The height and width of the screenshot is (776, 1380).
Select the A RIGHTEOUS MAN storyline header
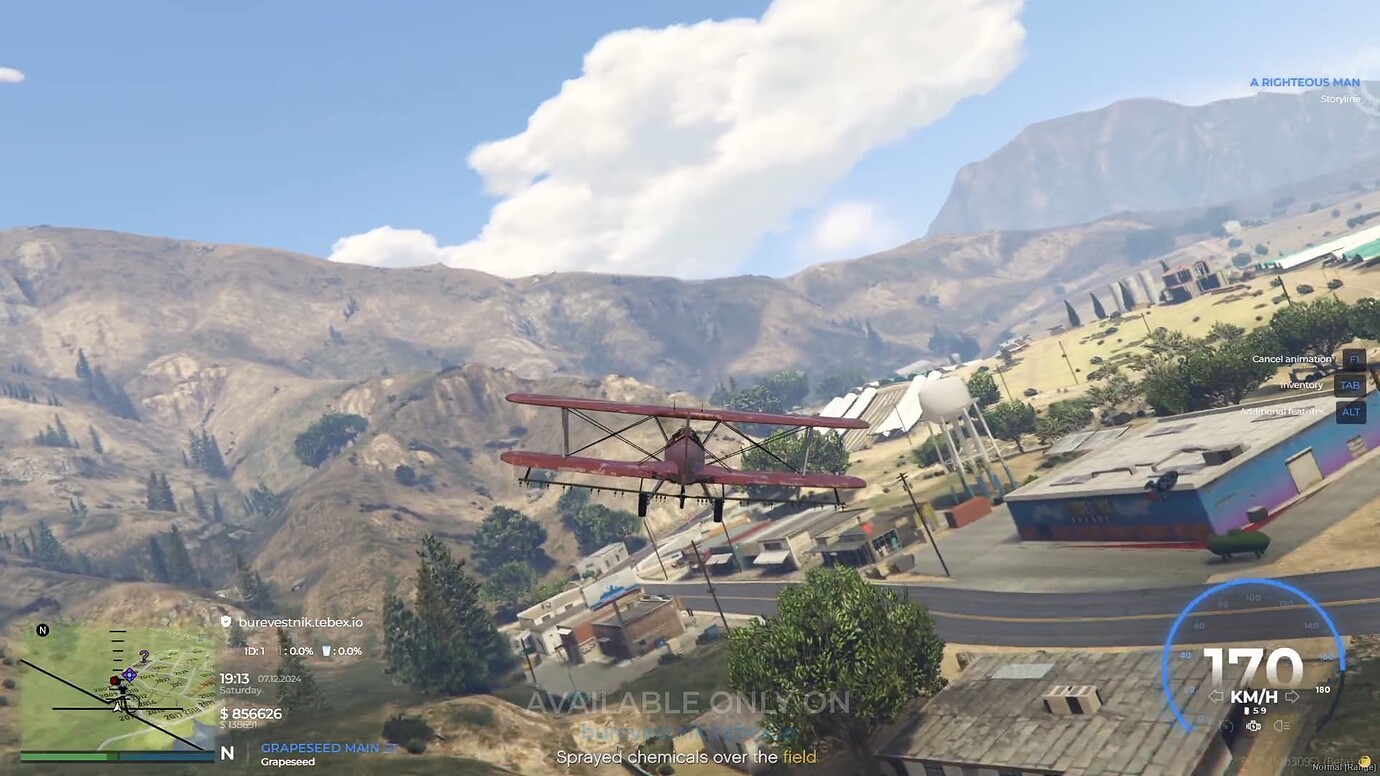pos(1303,81)
